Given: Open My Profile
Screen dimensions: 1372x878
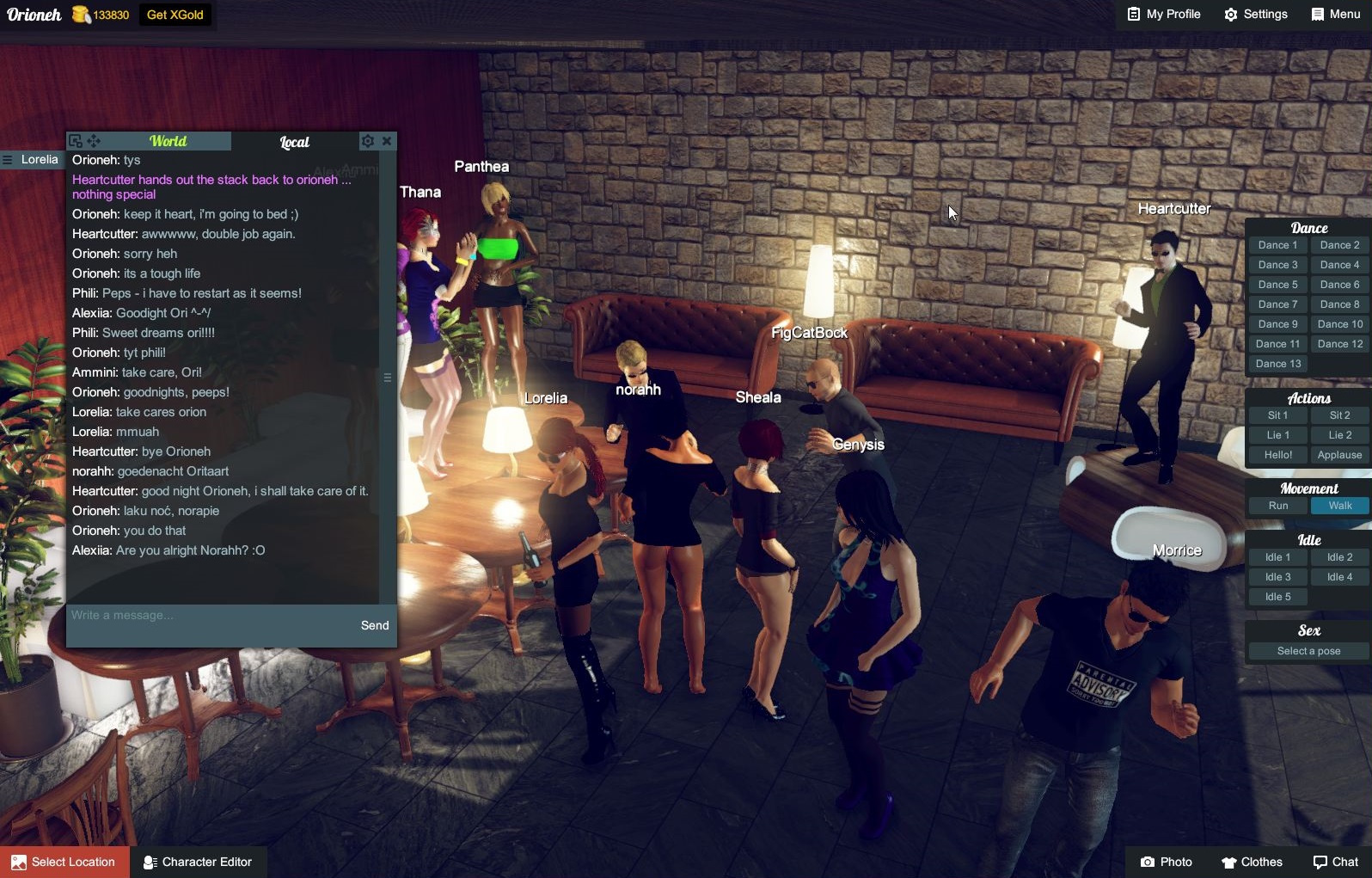Looking at the screenshot, I should [1164, 15].
